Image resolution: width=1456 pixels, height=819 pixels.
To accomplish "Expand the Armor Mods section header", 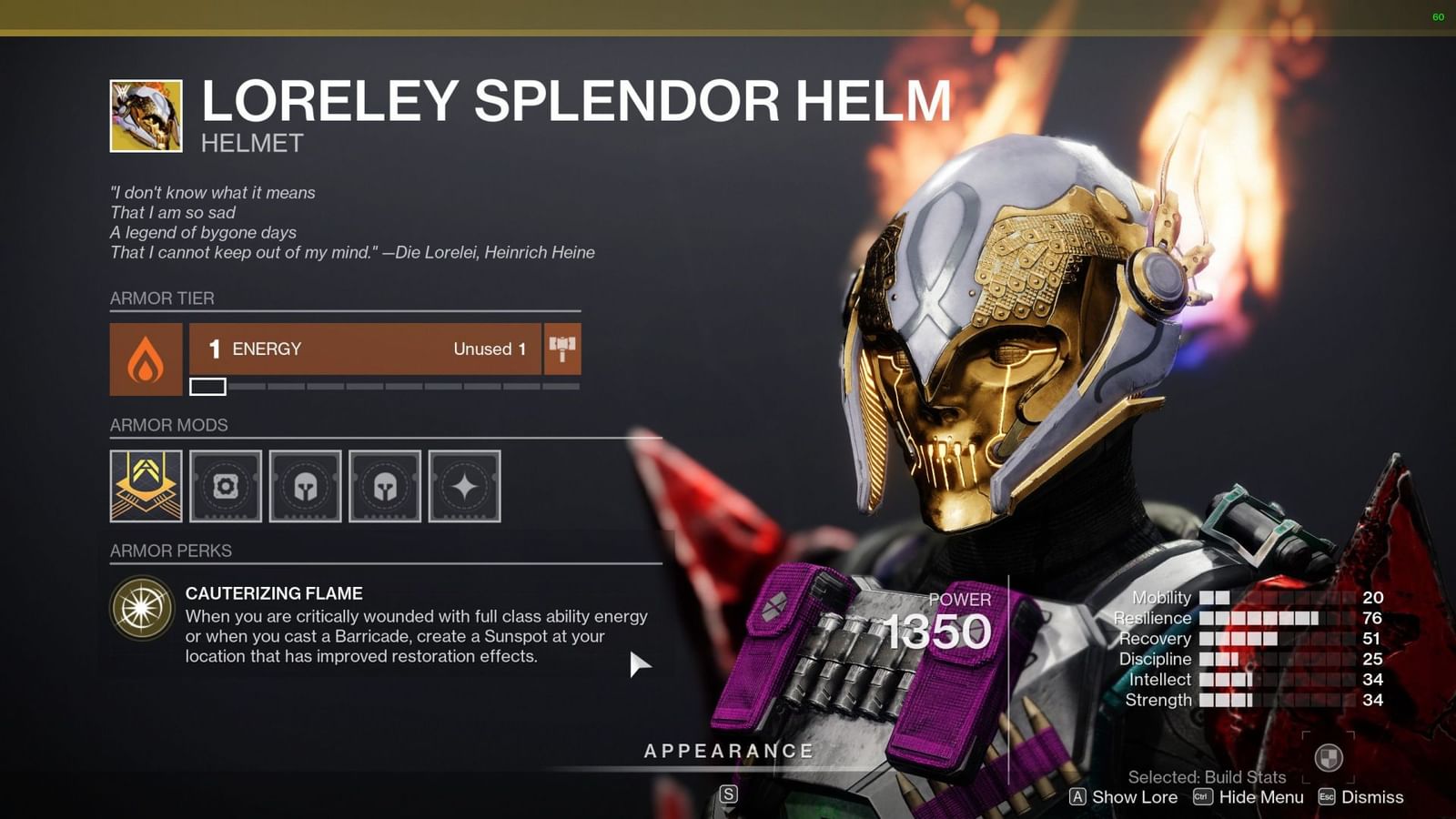I will 169,425.
